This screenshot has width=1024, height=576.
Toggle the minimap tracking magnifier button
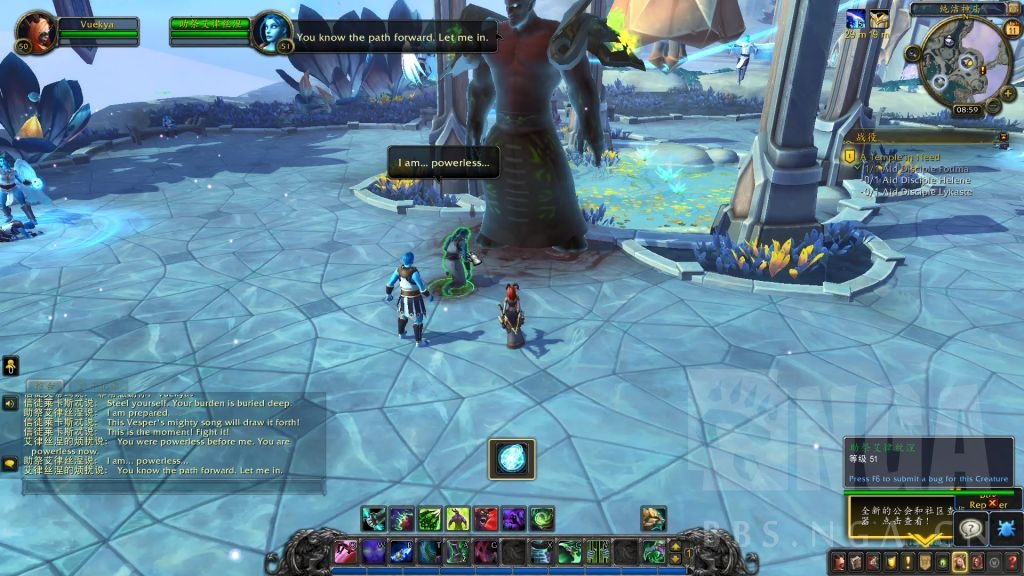(913, 52)
